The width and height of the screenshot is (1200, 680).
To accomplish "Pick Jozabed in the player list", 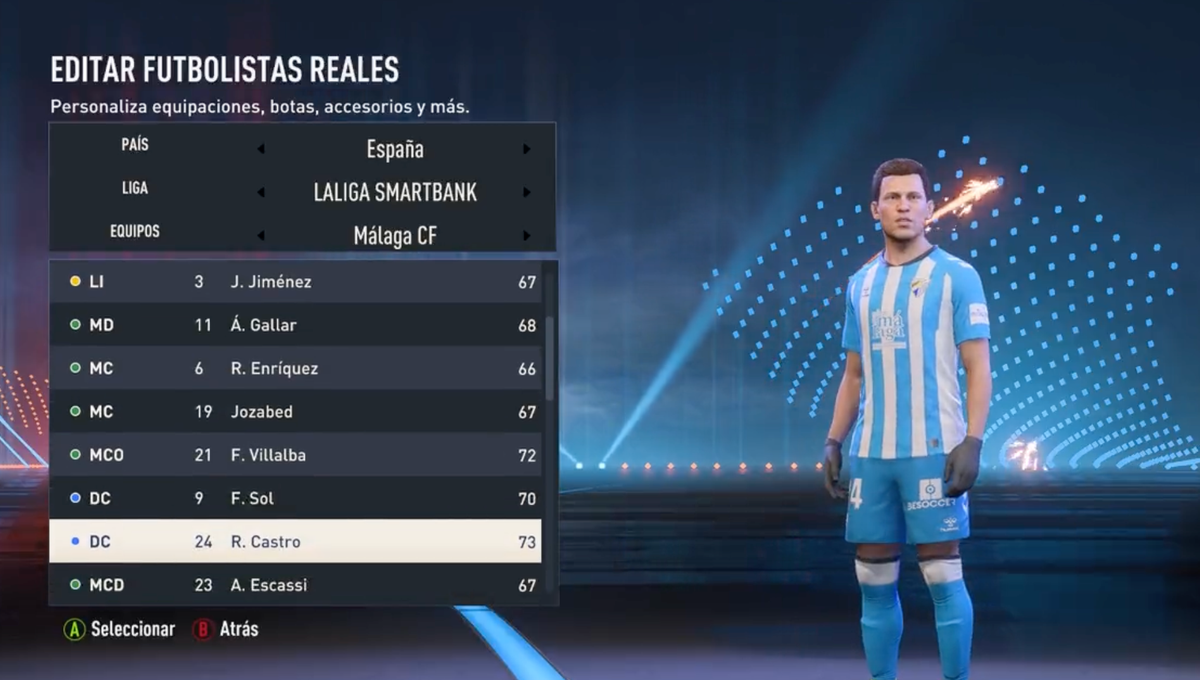I will (296, 412).
